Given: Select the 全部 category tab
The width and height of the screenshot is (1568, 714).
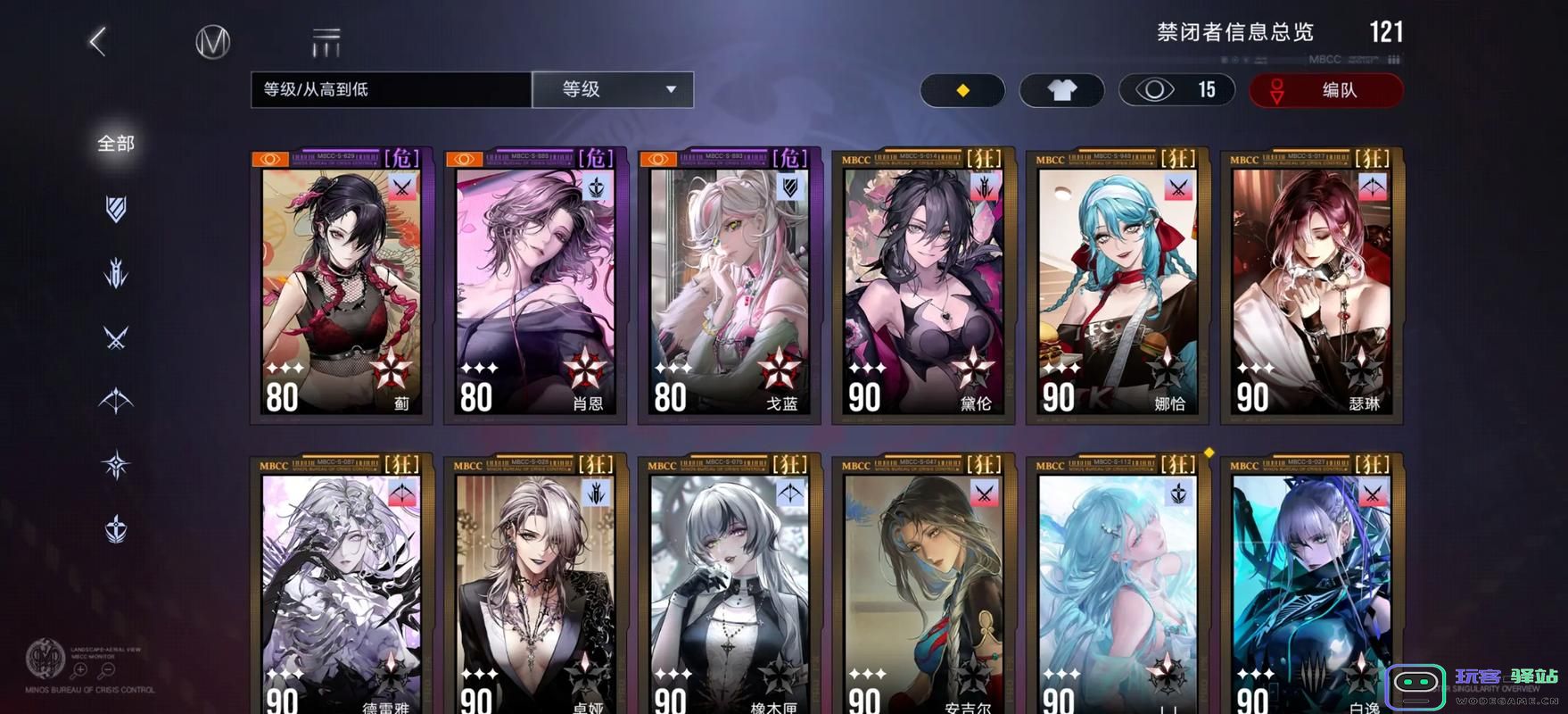Looking at the screenshot, I should tap(114, 143).
